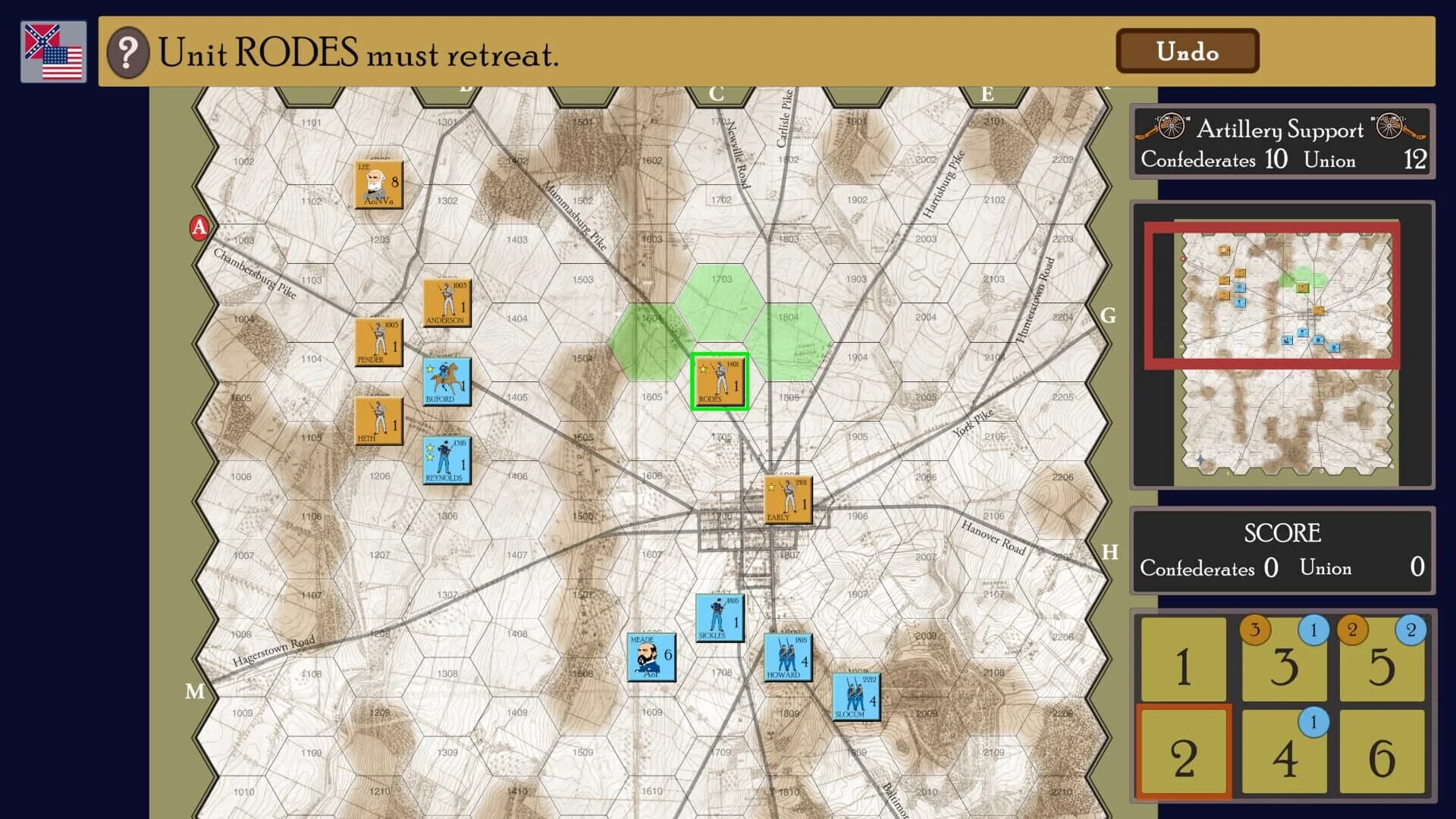Click the Undo button
1456x819 pixels.
1188,52
